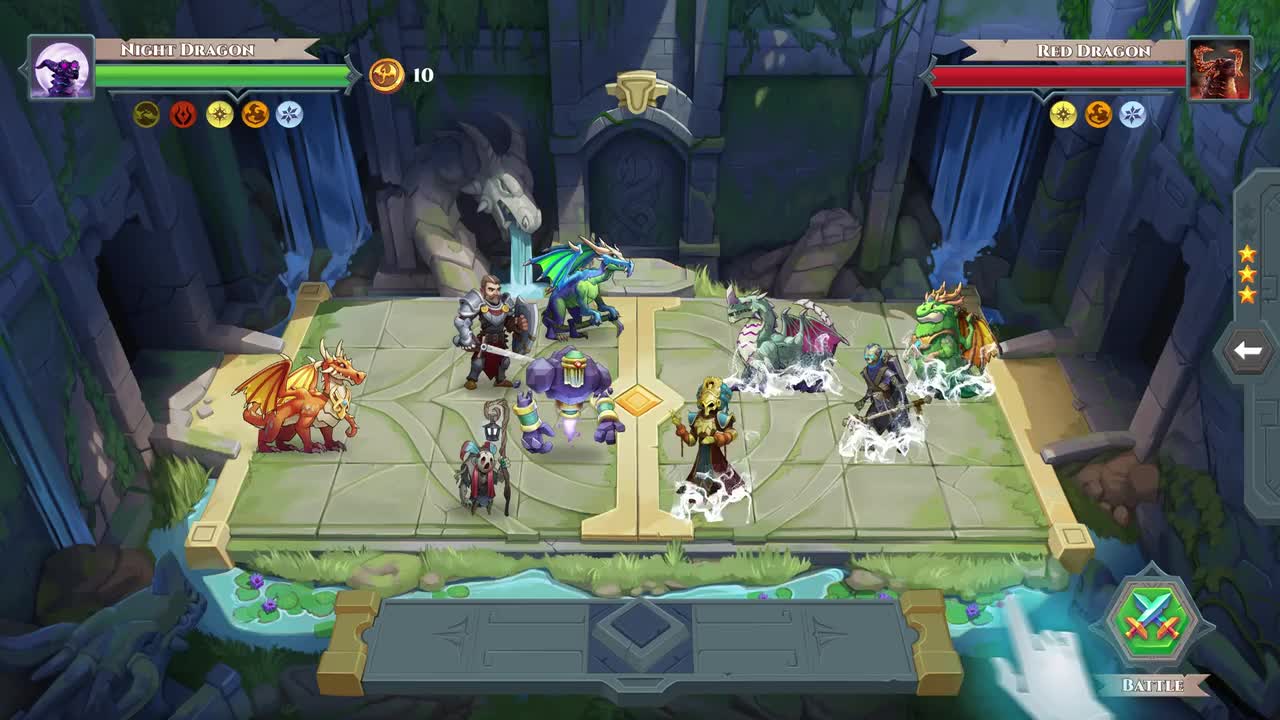This screenshot has height=720, width=1280.
Task: View Red Dragon's white snowflake trait icon
Action: point(1133,115)
